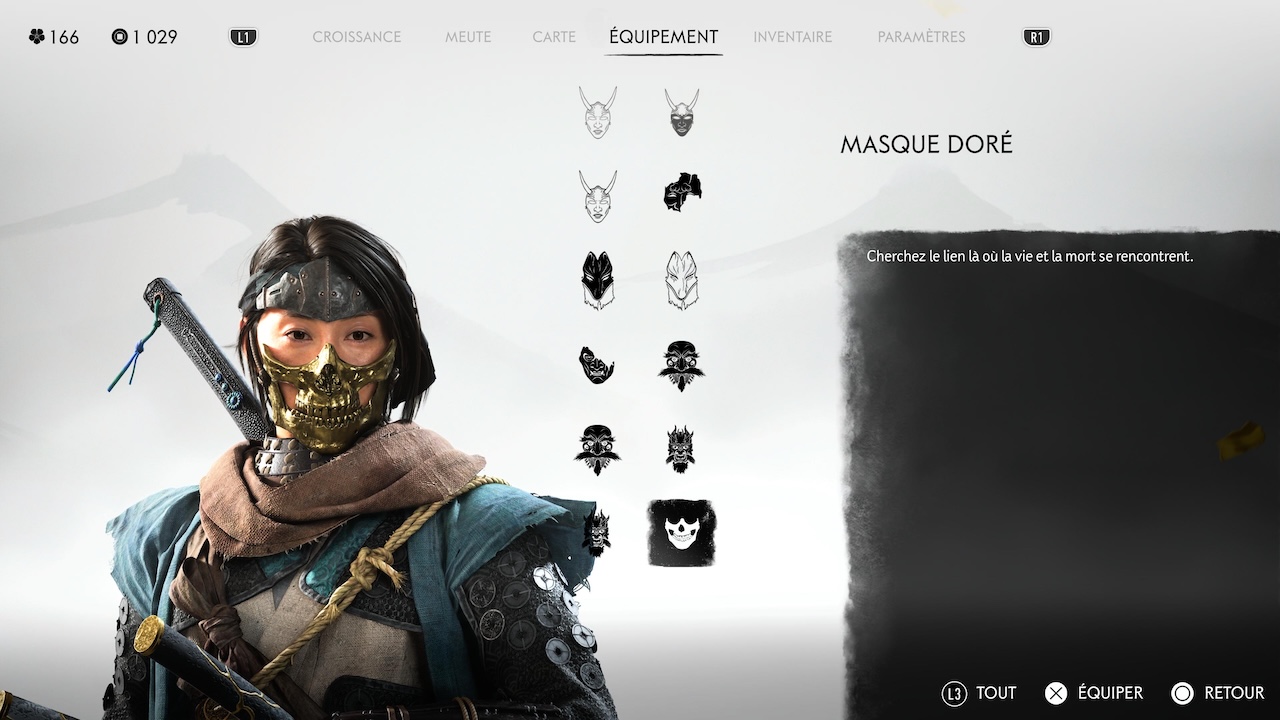Select the highlighted golden skull mask
The height and width of the screenshot is (720, 1280).
682,533
